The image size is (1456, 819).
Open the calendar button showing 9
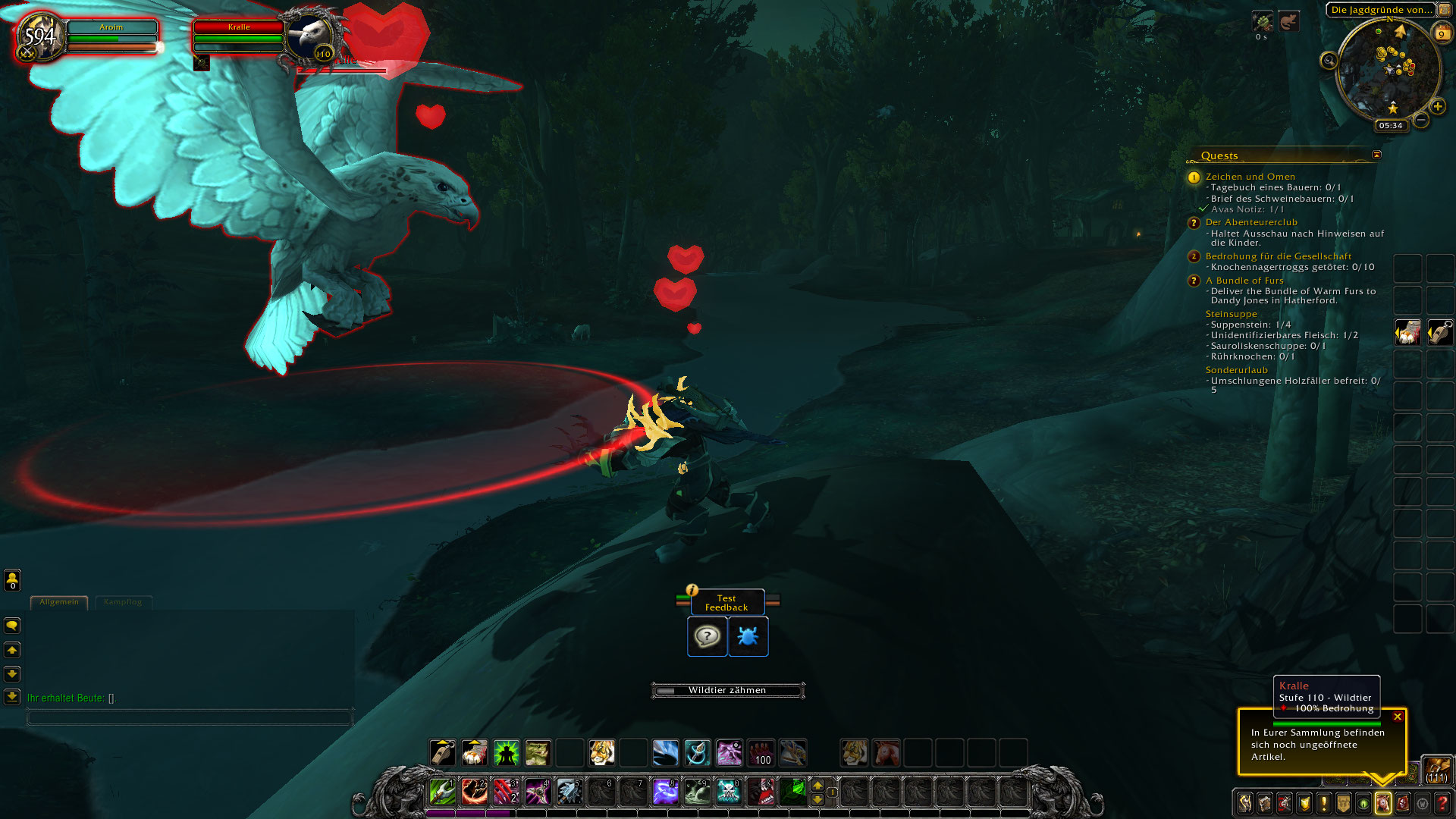(x=1442, y=33)
